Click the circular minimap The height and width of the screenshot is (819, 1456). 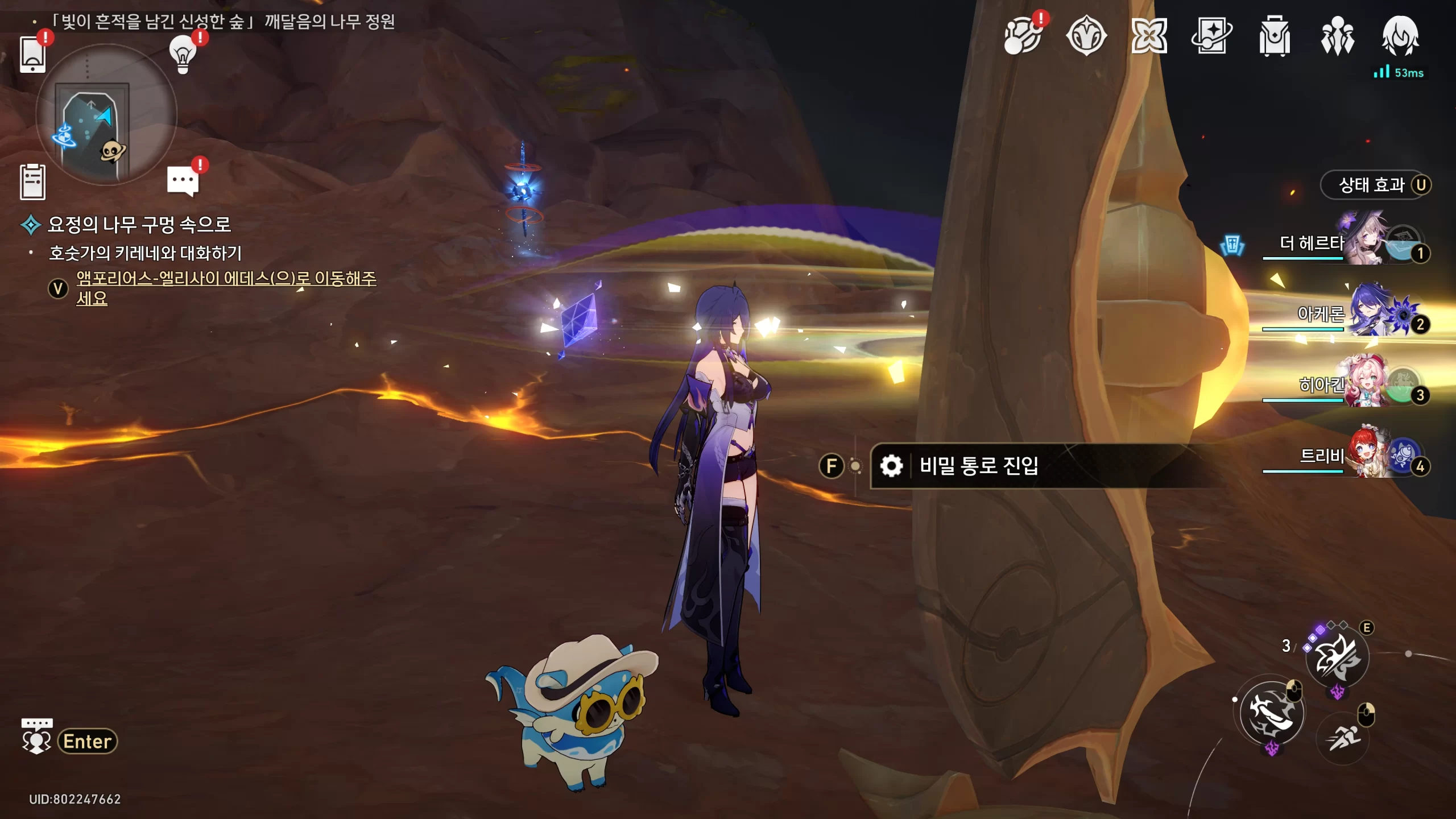[106, 115]
